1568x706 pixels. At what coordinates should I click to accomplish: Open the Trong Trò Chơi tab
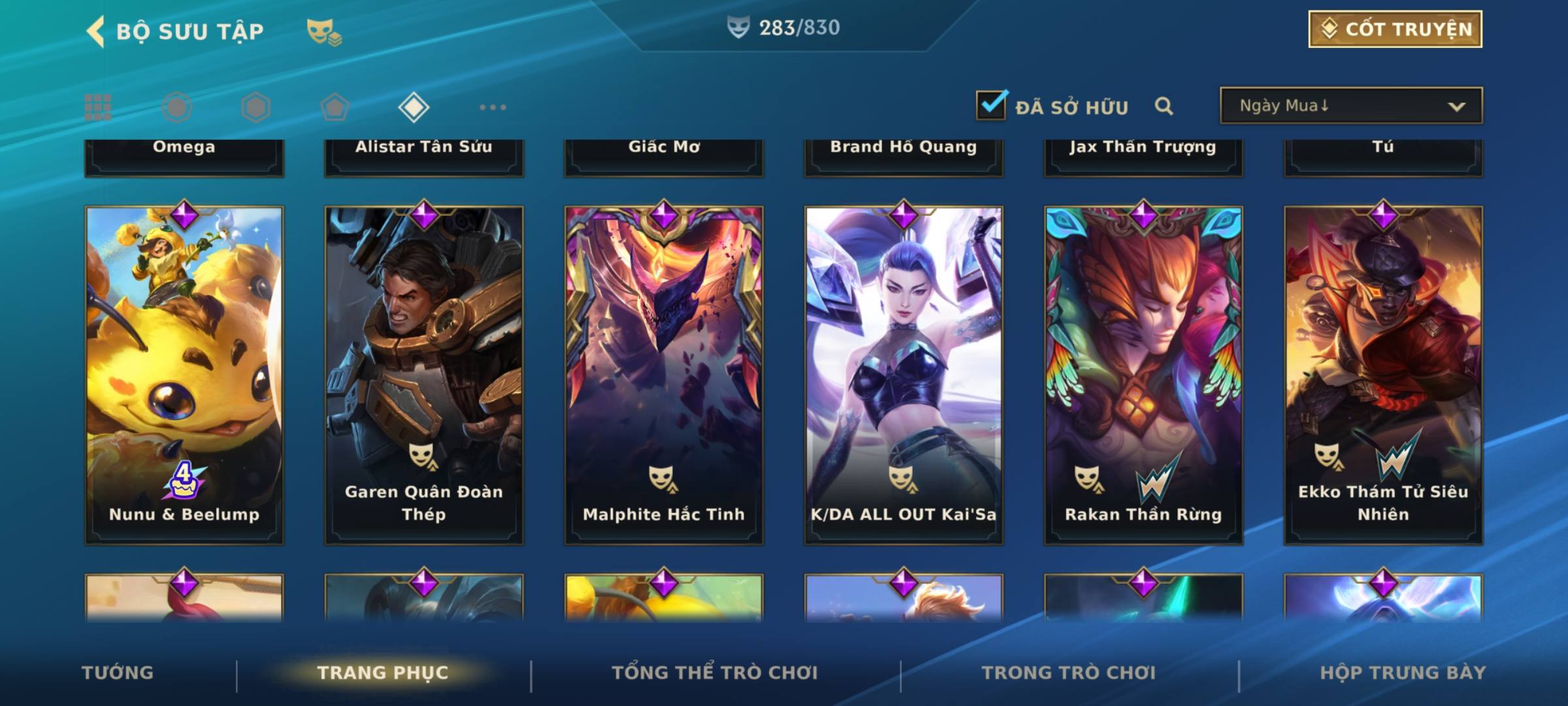click(1069, 673)
